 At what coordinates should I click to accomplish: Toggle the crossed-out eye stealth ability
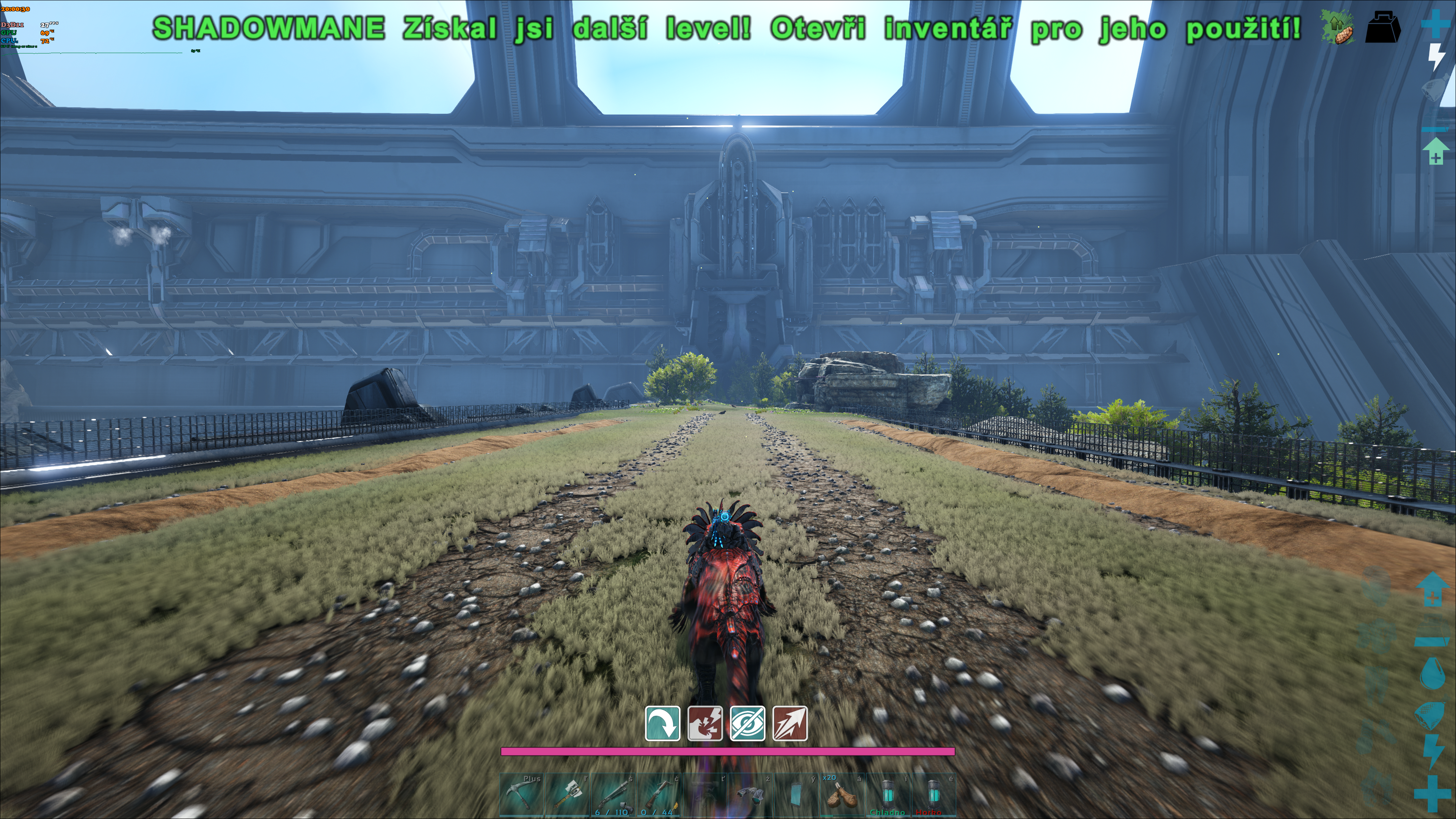[x=747, y=723]
